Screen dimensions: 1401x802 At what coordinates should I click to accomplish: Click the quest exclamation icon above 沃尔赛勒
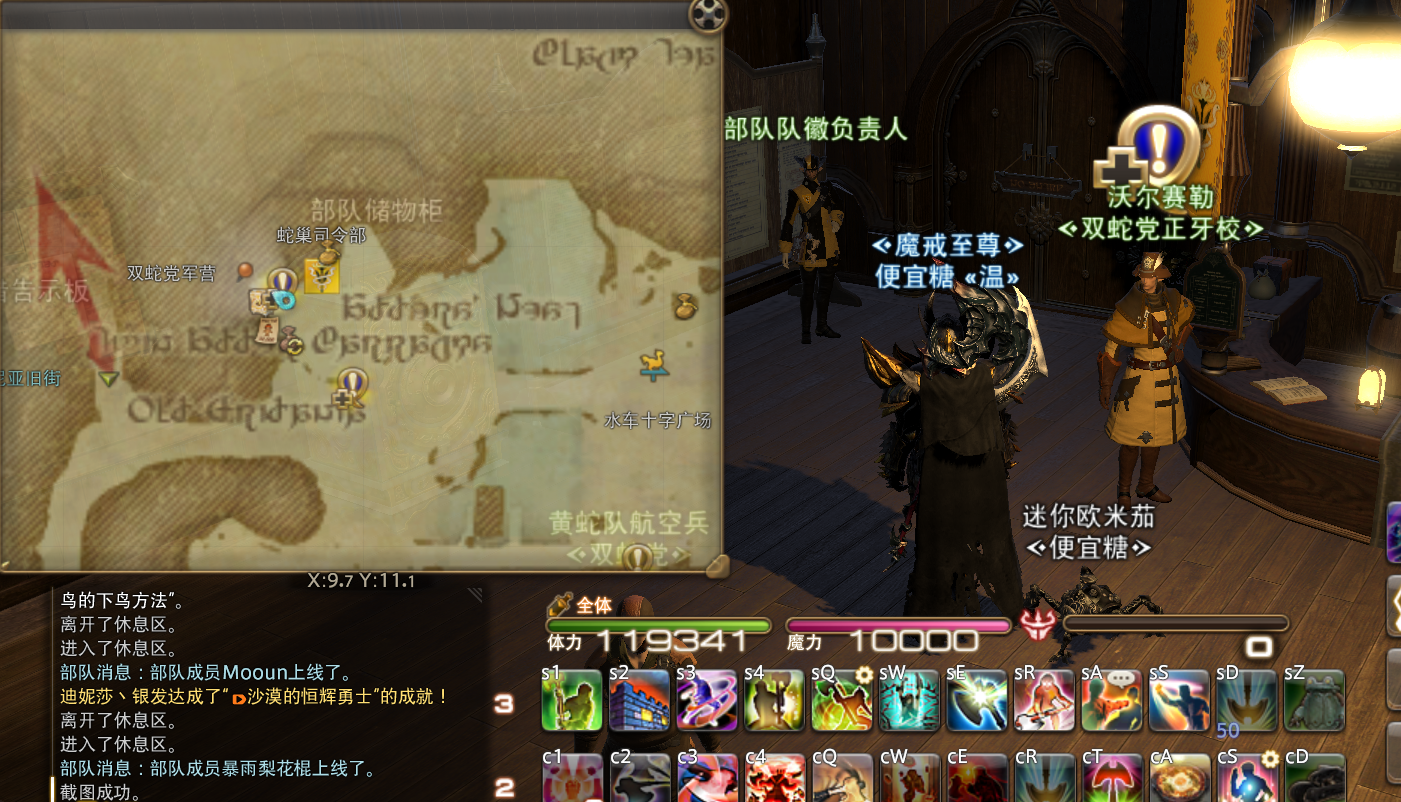point(1160,147)
